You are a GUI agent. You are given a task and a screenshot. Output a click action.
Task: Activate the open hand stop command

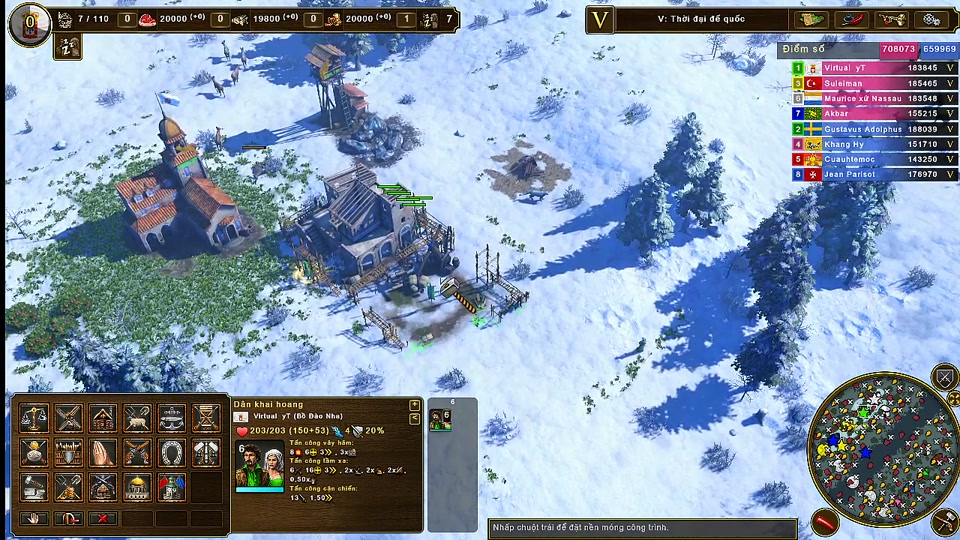(x=35, y=518)
